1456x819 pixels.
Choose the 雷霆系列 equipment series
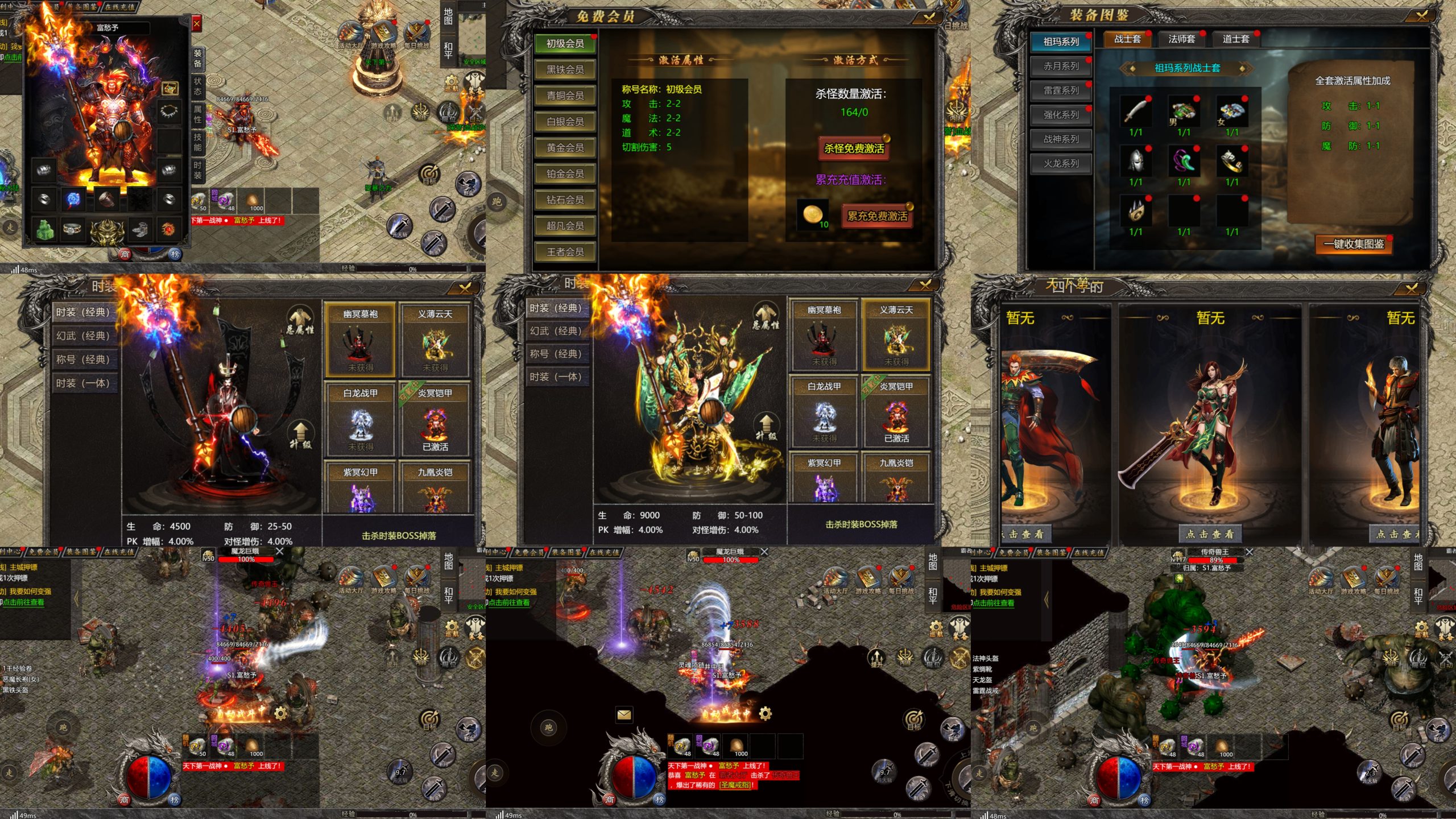tap(1061, 90)
